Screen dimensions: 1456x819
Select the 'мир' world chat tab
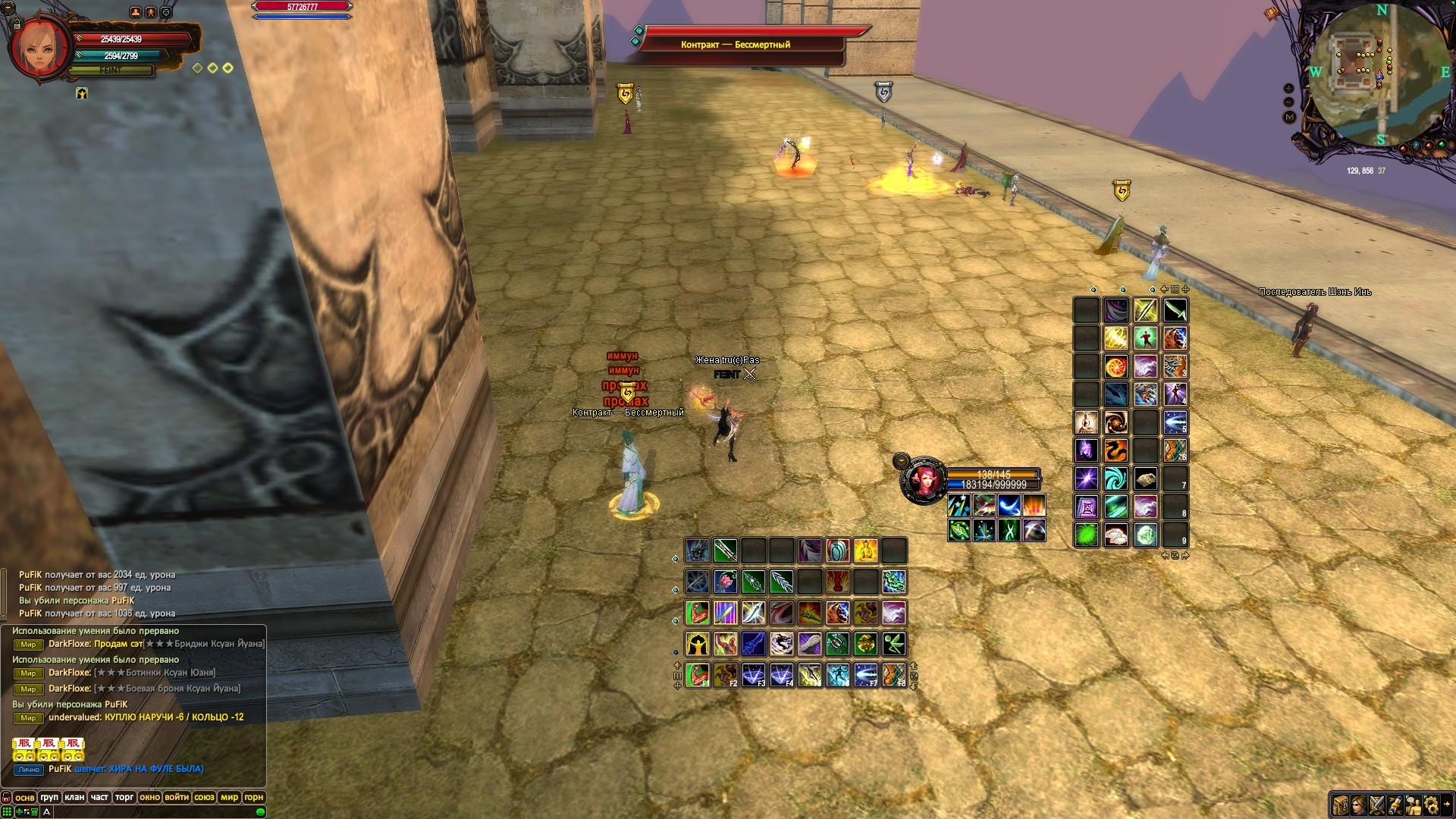tap(229, 797)
